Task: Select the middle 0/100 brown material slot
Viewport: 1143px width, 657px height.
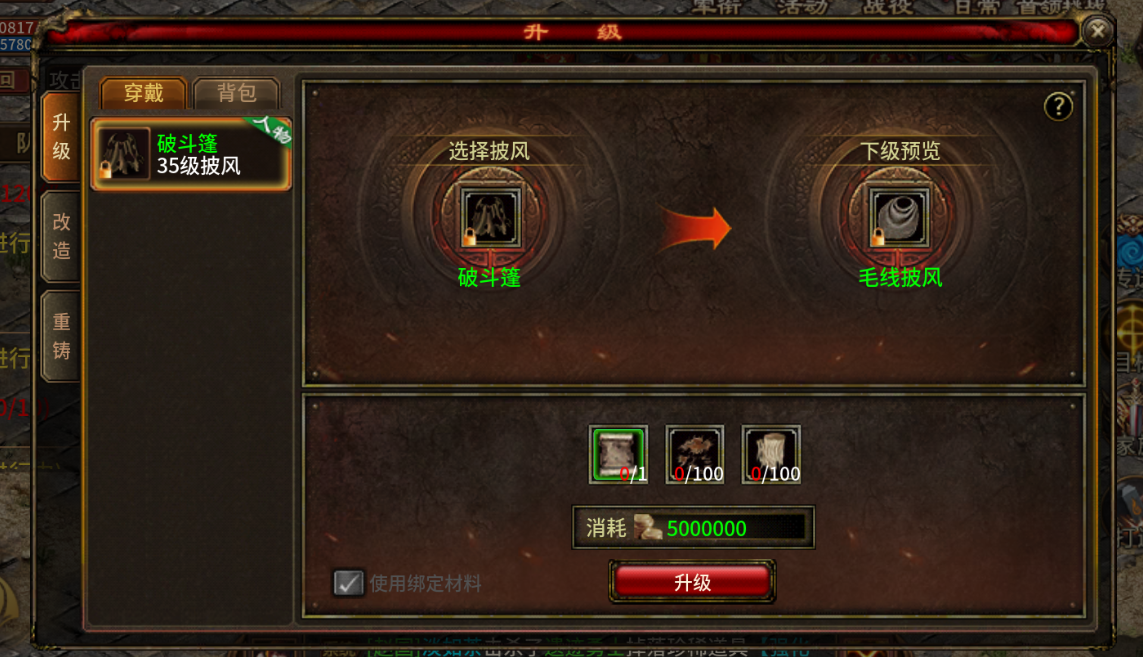Action: coord(694,454)
